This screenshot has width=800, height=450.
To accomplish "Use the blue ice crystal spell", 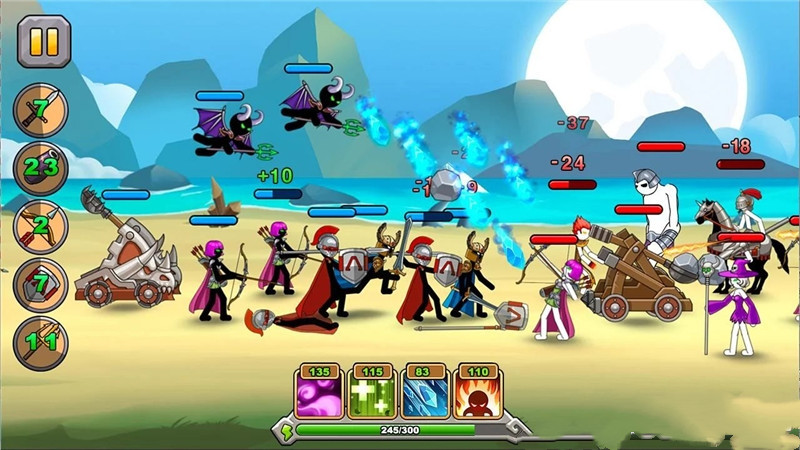I will (424, 394).
